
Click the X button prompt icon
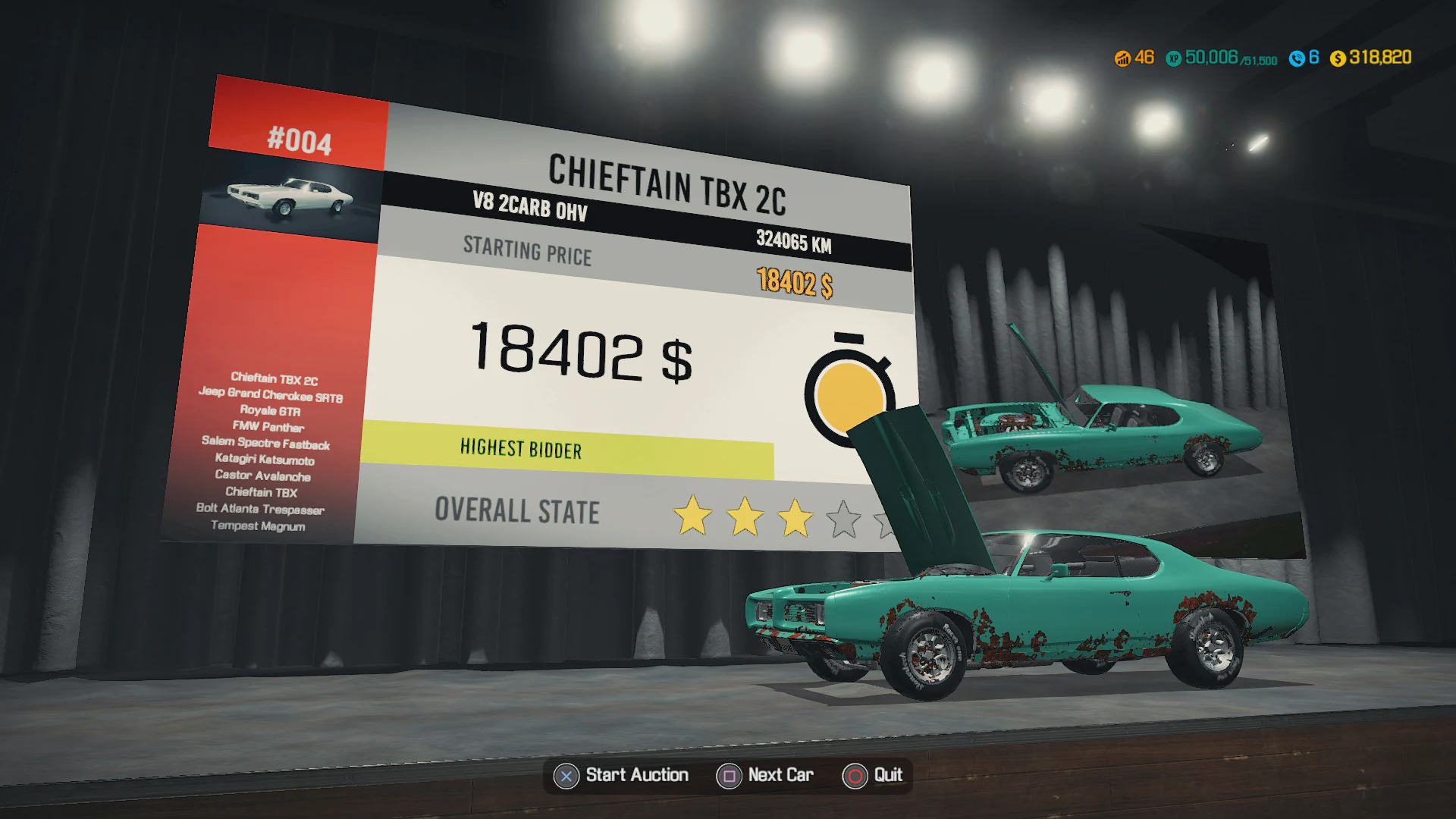tap(565, 776)
